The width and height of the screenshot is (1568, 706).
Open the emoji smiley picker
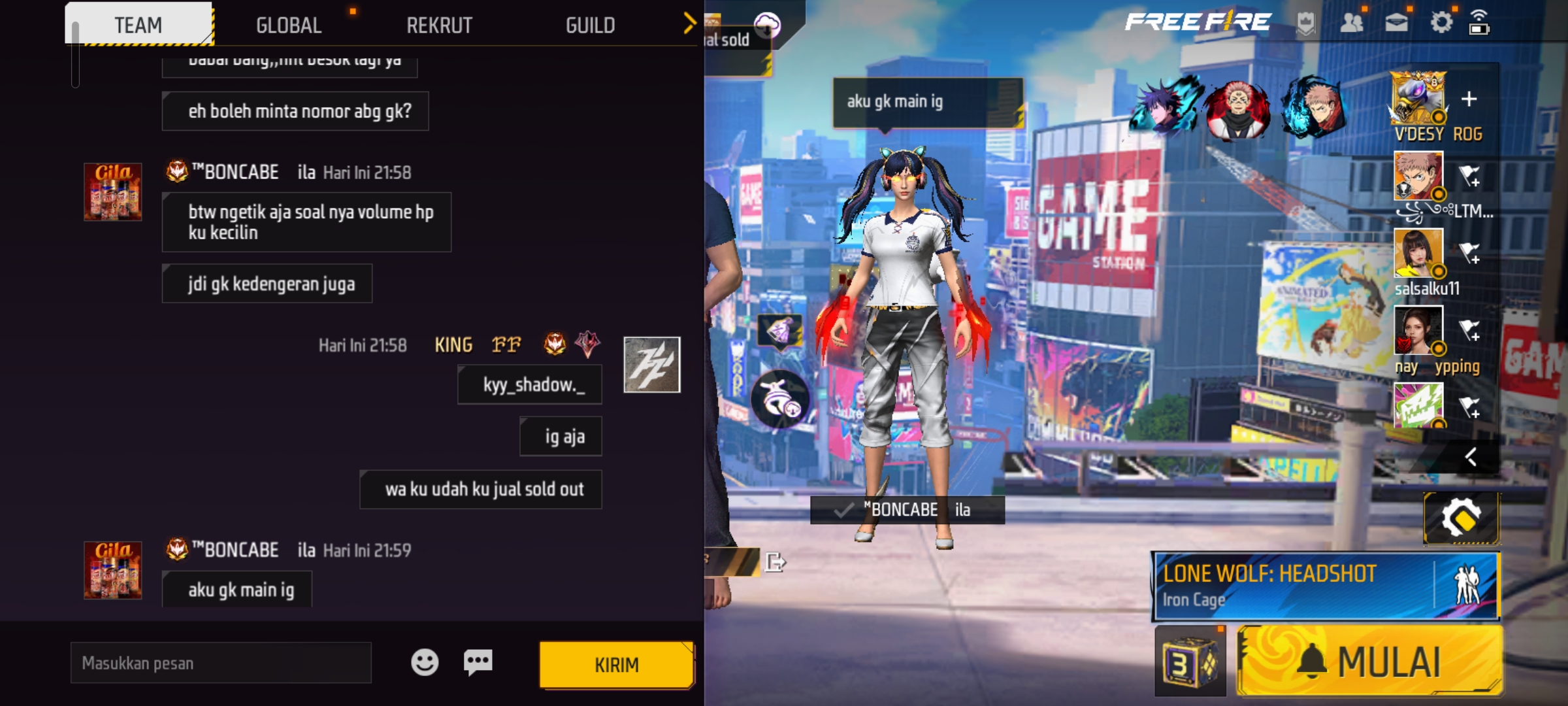(x=425, y=662)
